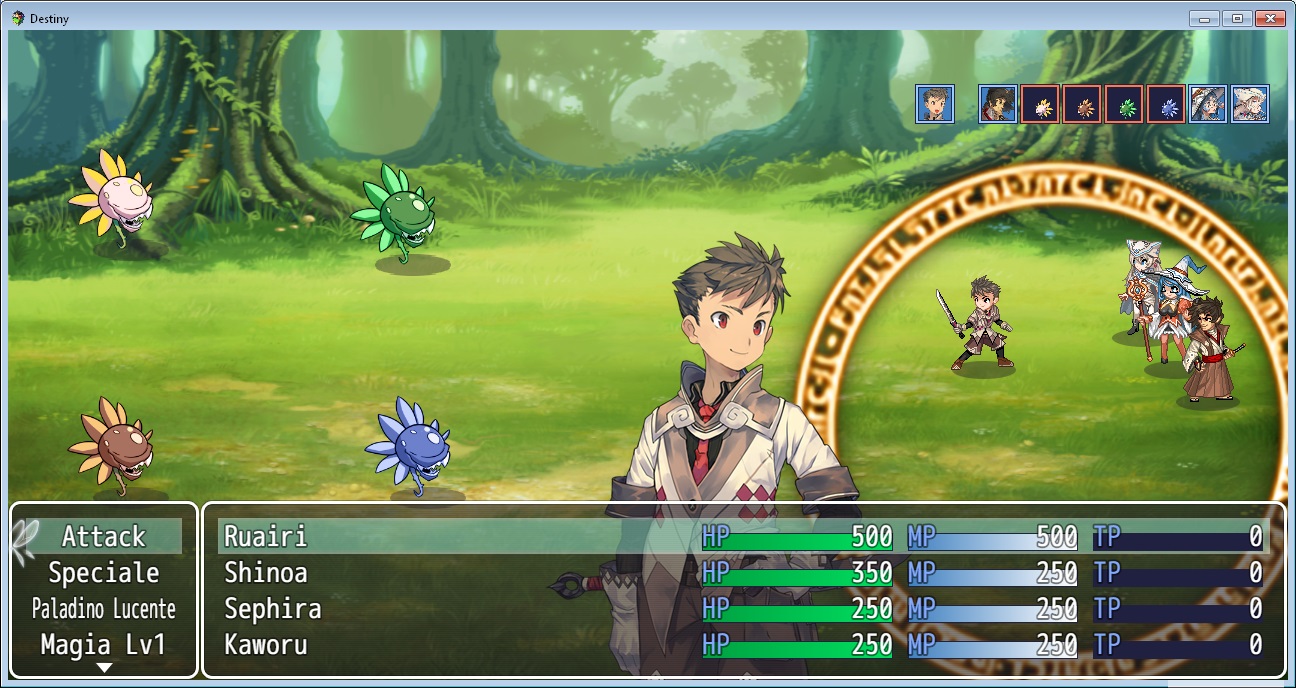The width and height of the screenshot is (1296, 688).
Task: Click the green flower turn order icon
Action: tap(1124, 104)
